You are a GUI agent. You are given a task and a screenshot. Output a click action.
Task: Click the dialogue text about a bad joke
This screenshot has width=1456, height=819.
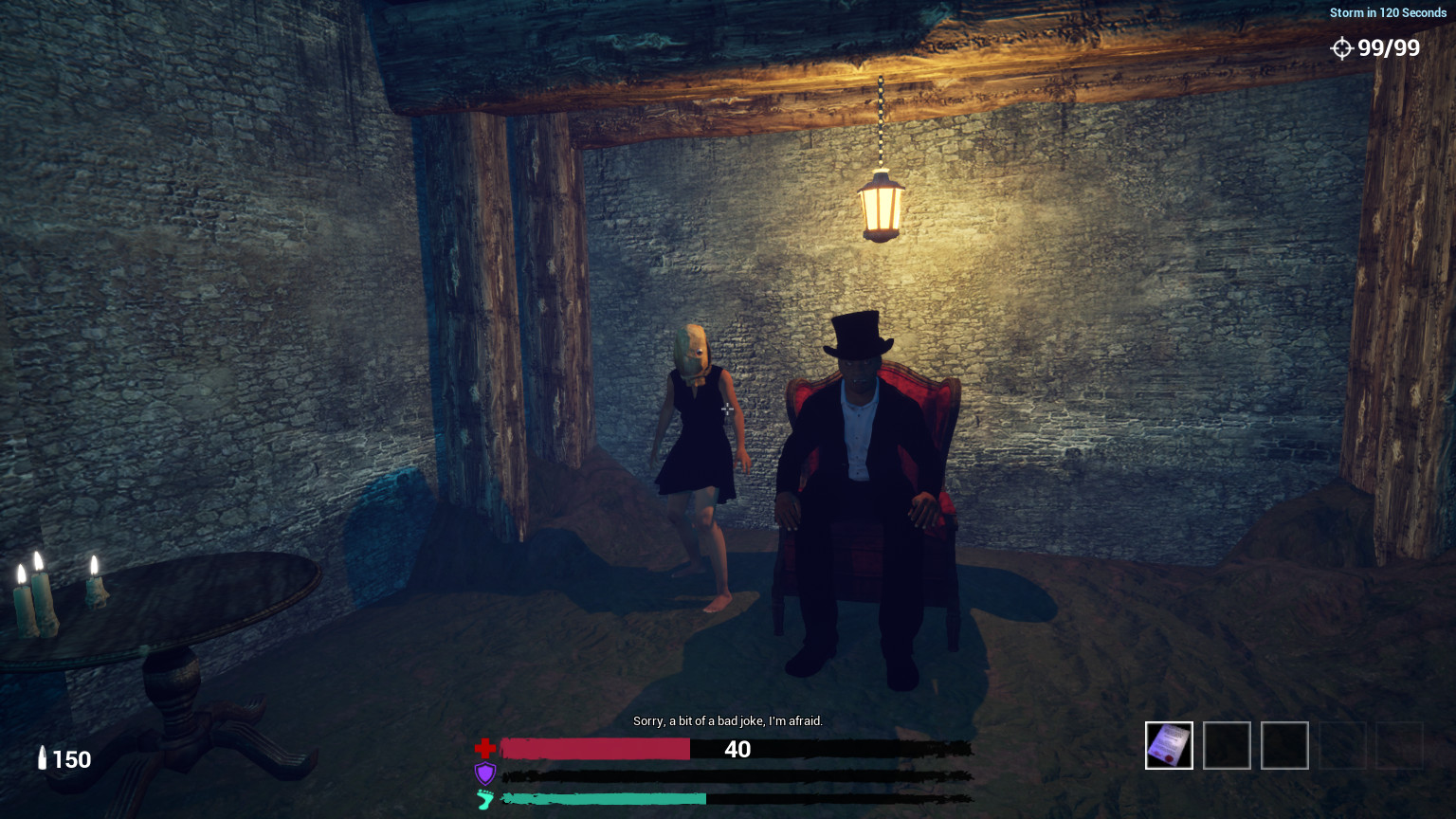[728, 721]
